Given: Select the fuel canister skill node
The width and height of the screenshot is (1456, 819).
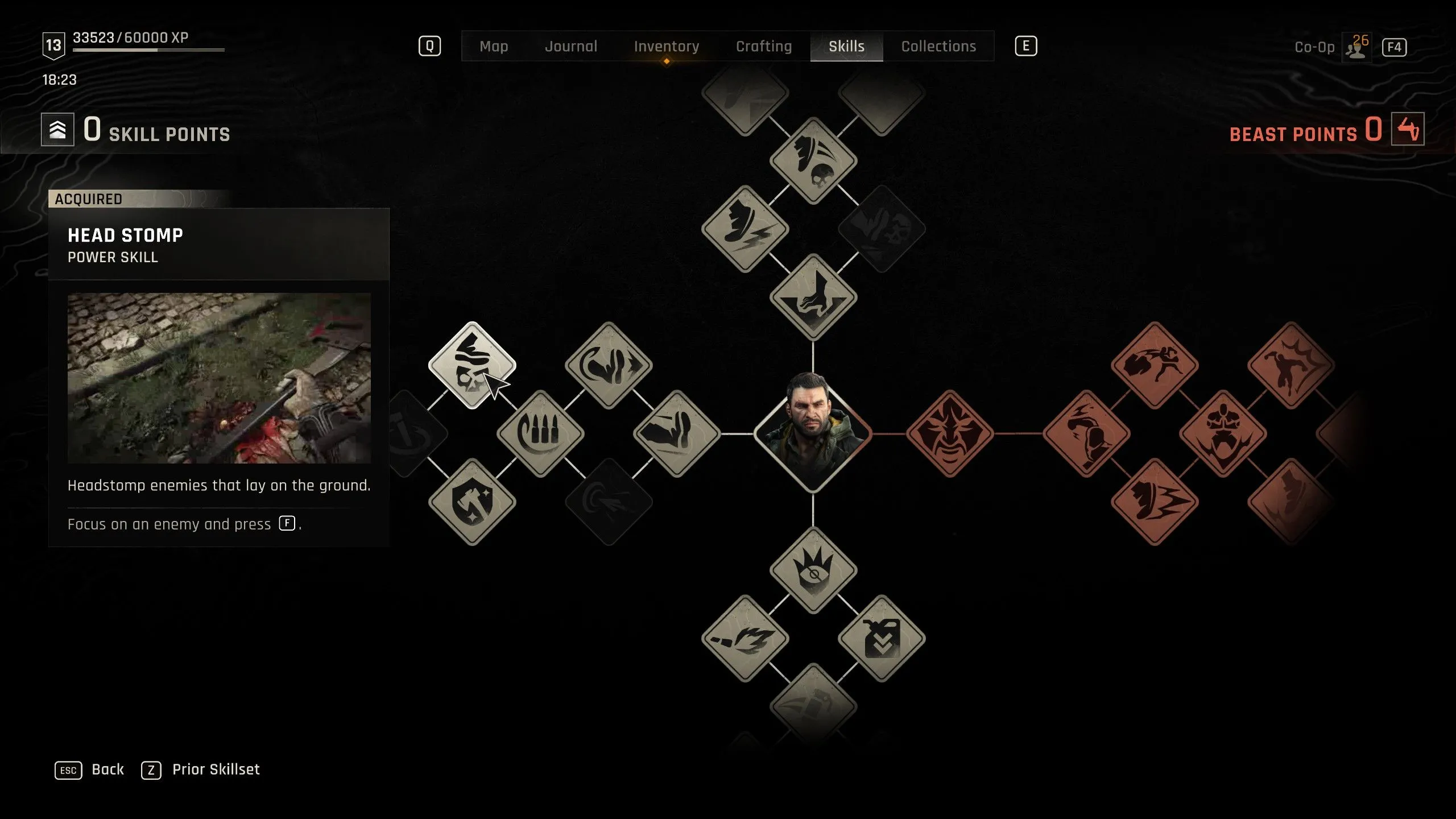Looking at the screenshot, I should (x=881, y=638).
